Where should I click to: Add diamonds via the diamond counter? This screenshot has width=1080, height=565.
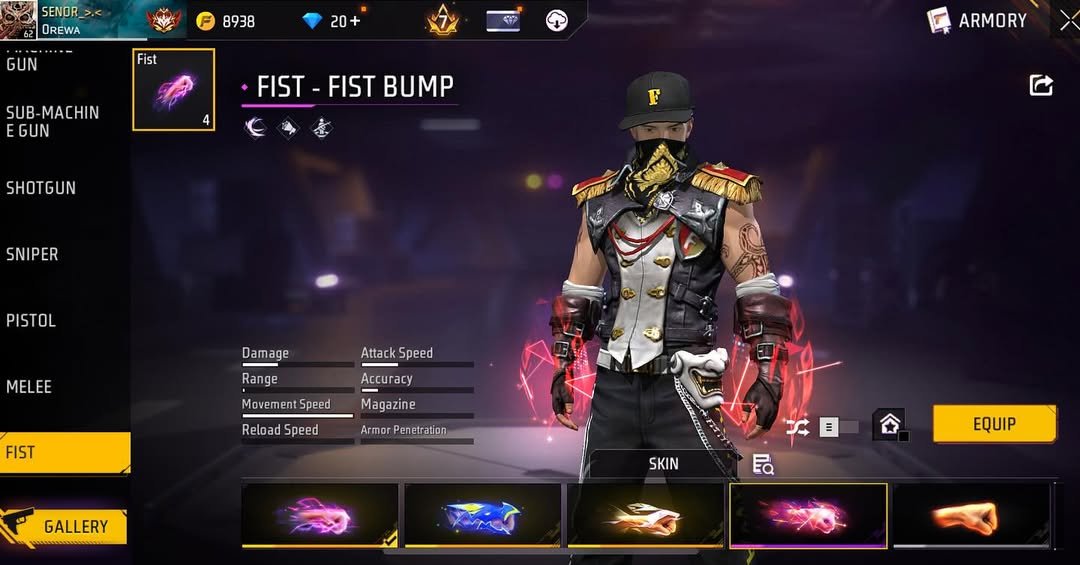[x=343, y=21]
